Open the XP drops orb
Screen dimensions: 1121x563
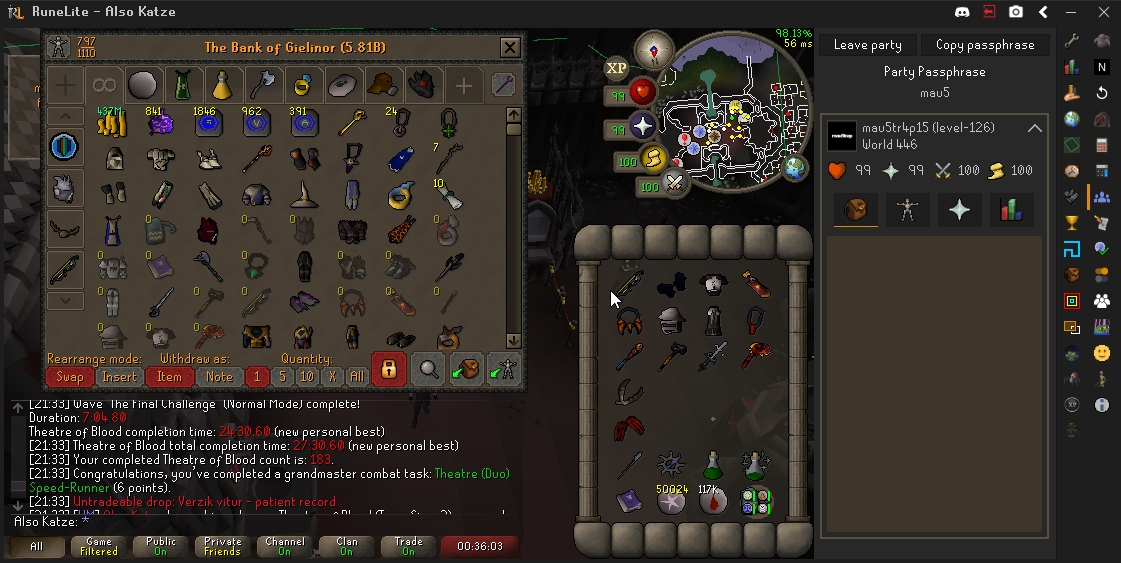pyautogui.click(x=616, y=68)
